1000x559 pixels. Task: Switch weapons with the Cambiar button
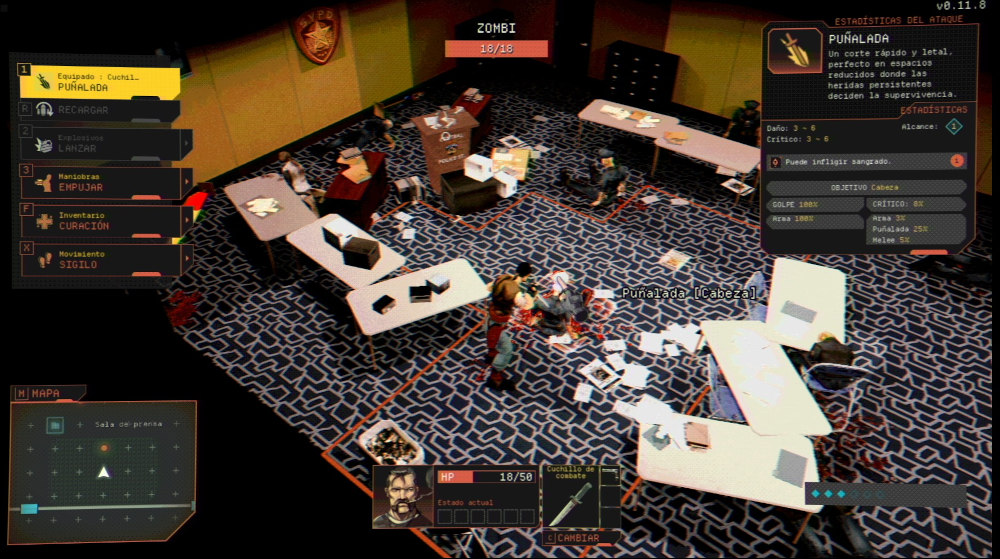coord(579,538)
